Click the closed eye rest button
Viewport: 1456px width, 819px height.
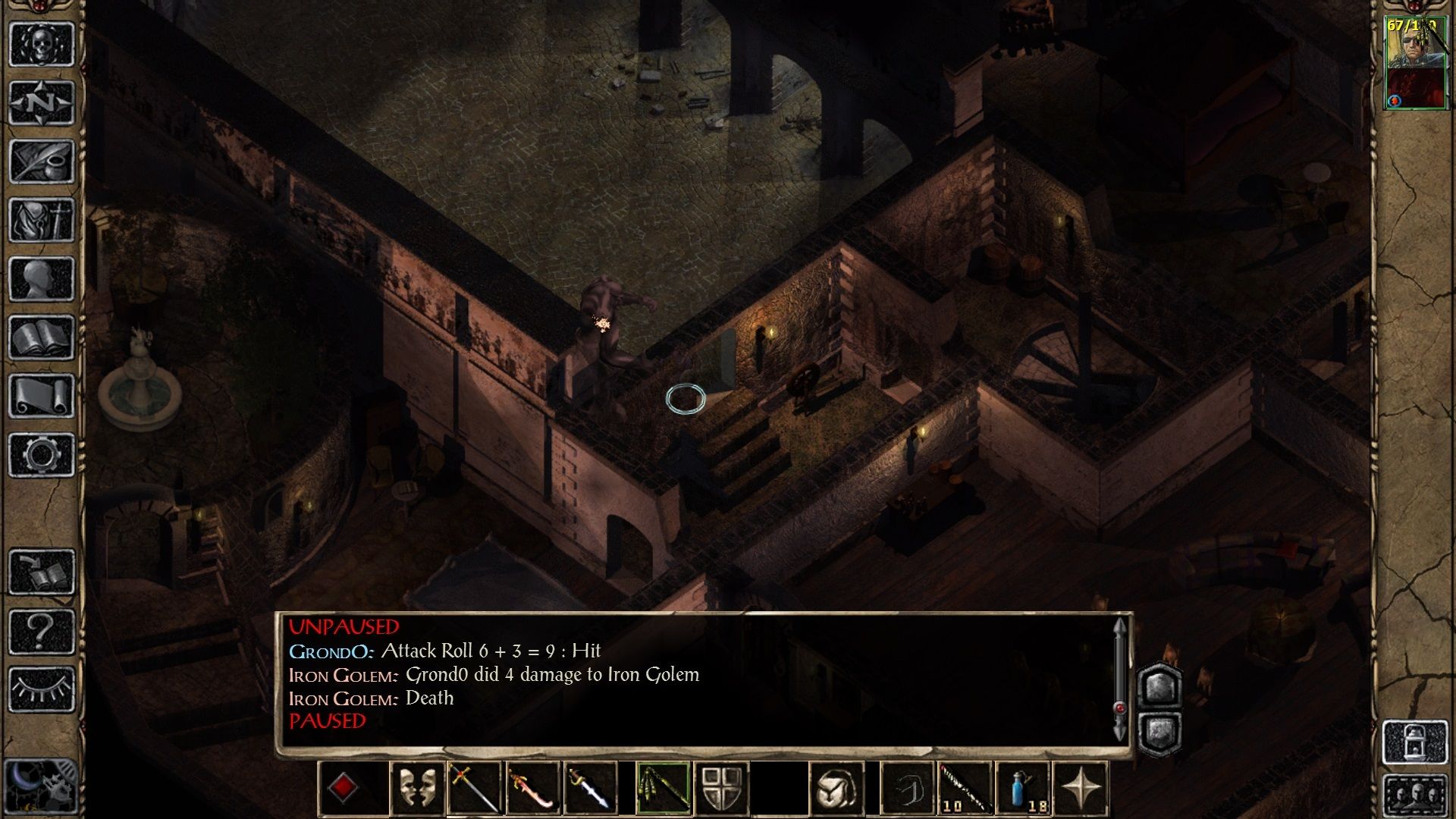pos(42,689)
